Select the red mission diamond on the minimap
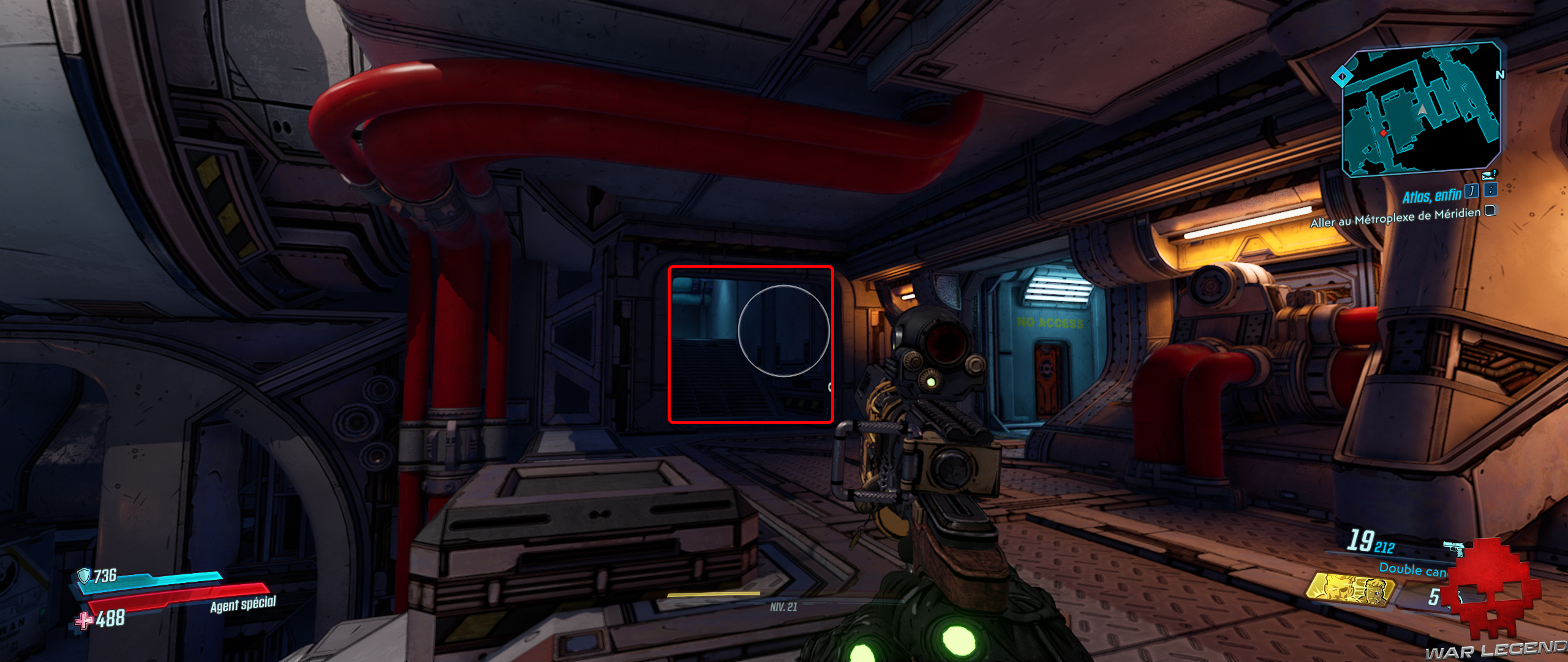This screenshot has height=662, width=1568. click(1383, 134)
